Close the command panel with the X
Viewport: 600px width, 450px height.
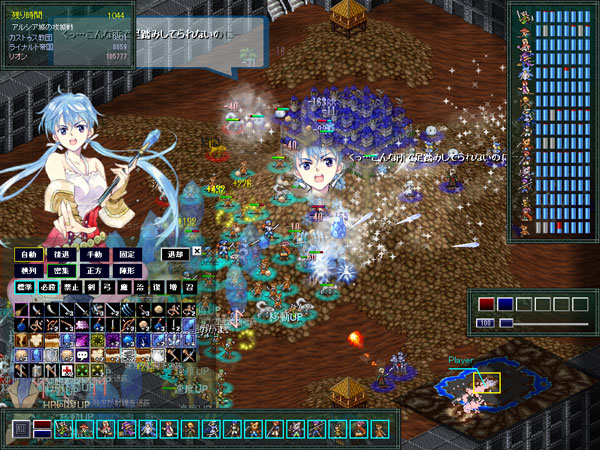(x=197, y=252)
